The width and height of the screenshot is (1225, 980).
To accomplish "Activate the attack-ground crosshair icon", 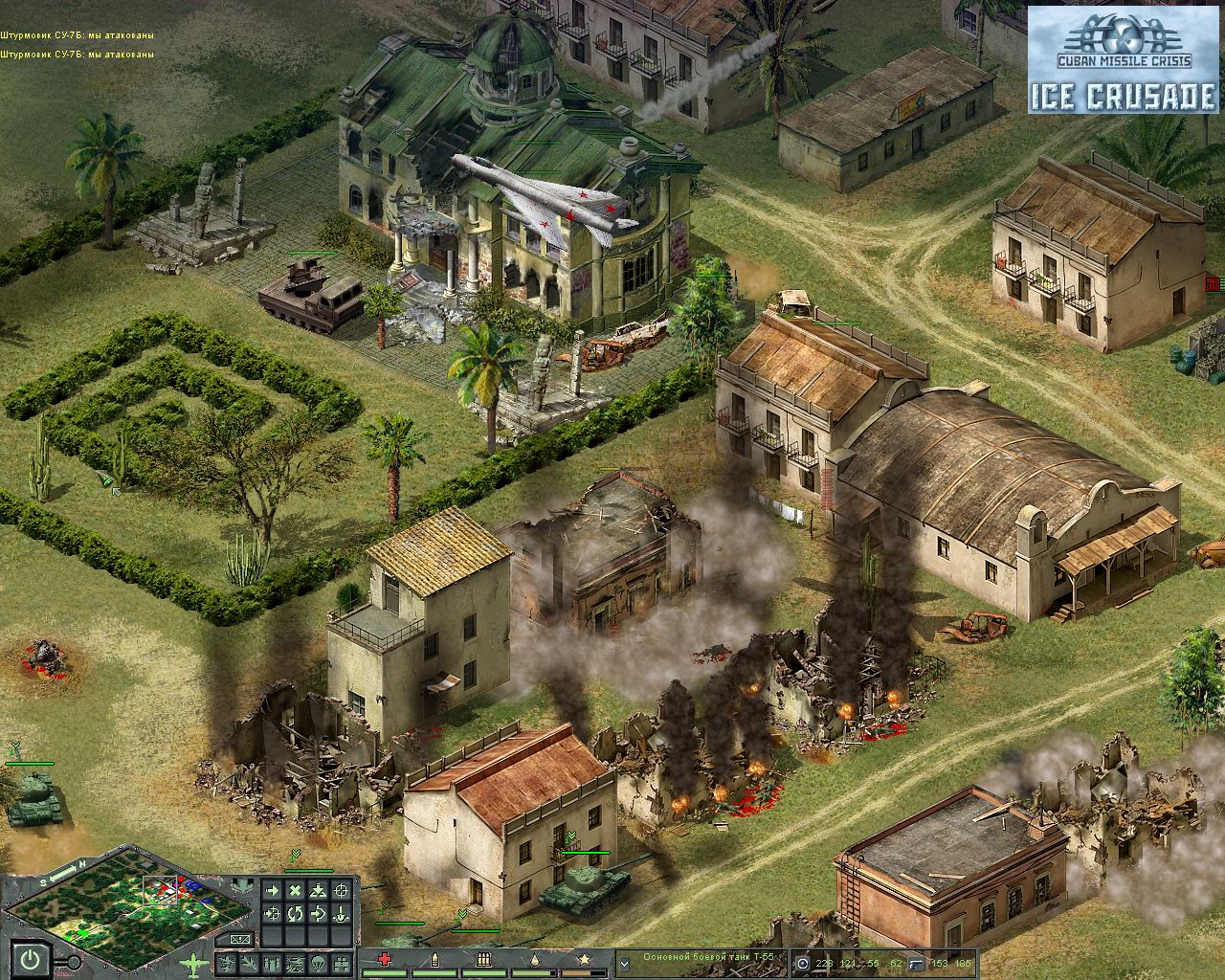I will [x=340, y=891].
